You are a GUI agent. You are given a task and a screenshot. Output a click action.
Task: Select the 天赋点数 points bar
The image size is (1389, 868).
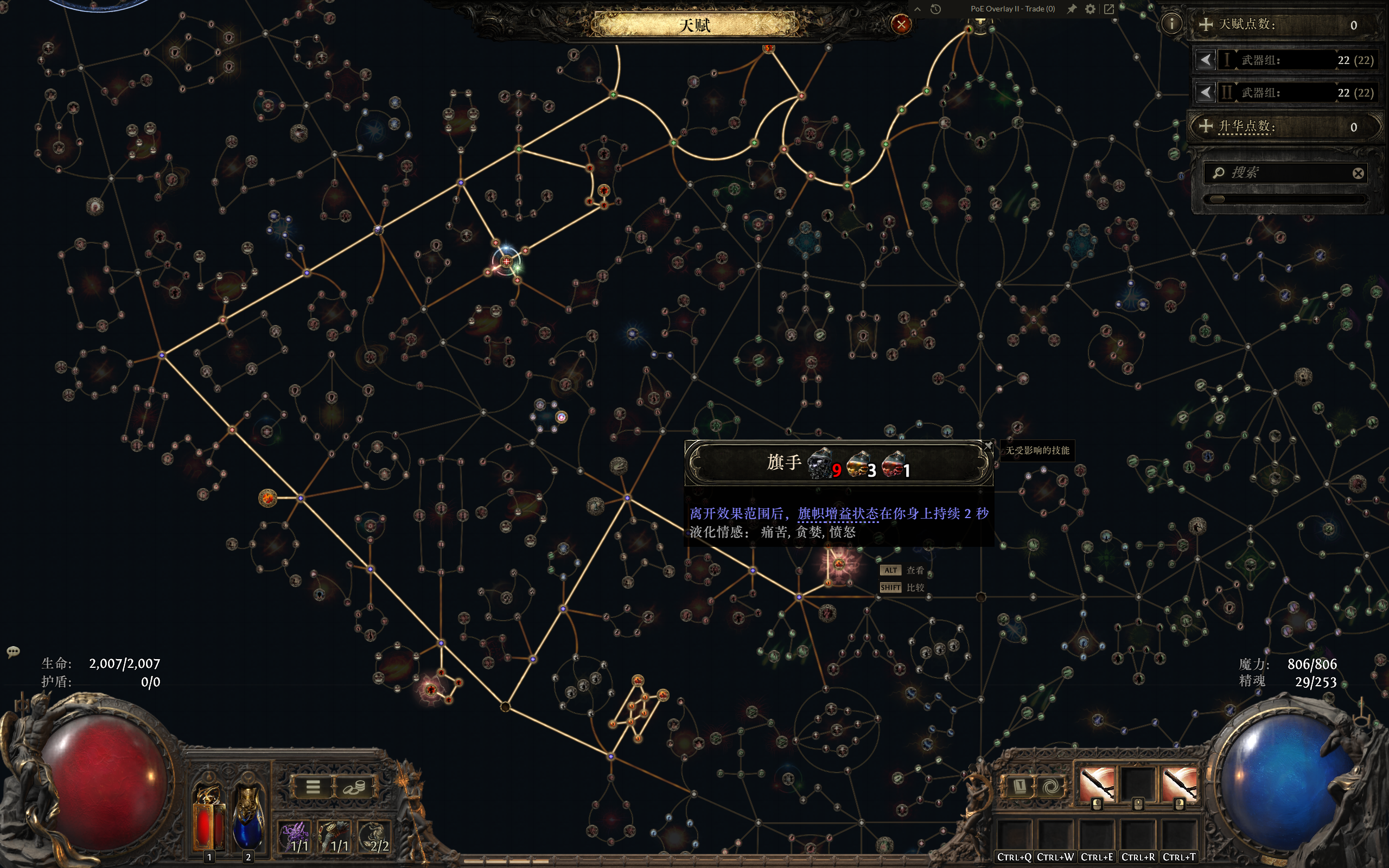tap(1286, 25)
